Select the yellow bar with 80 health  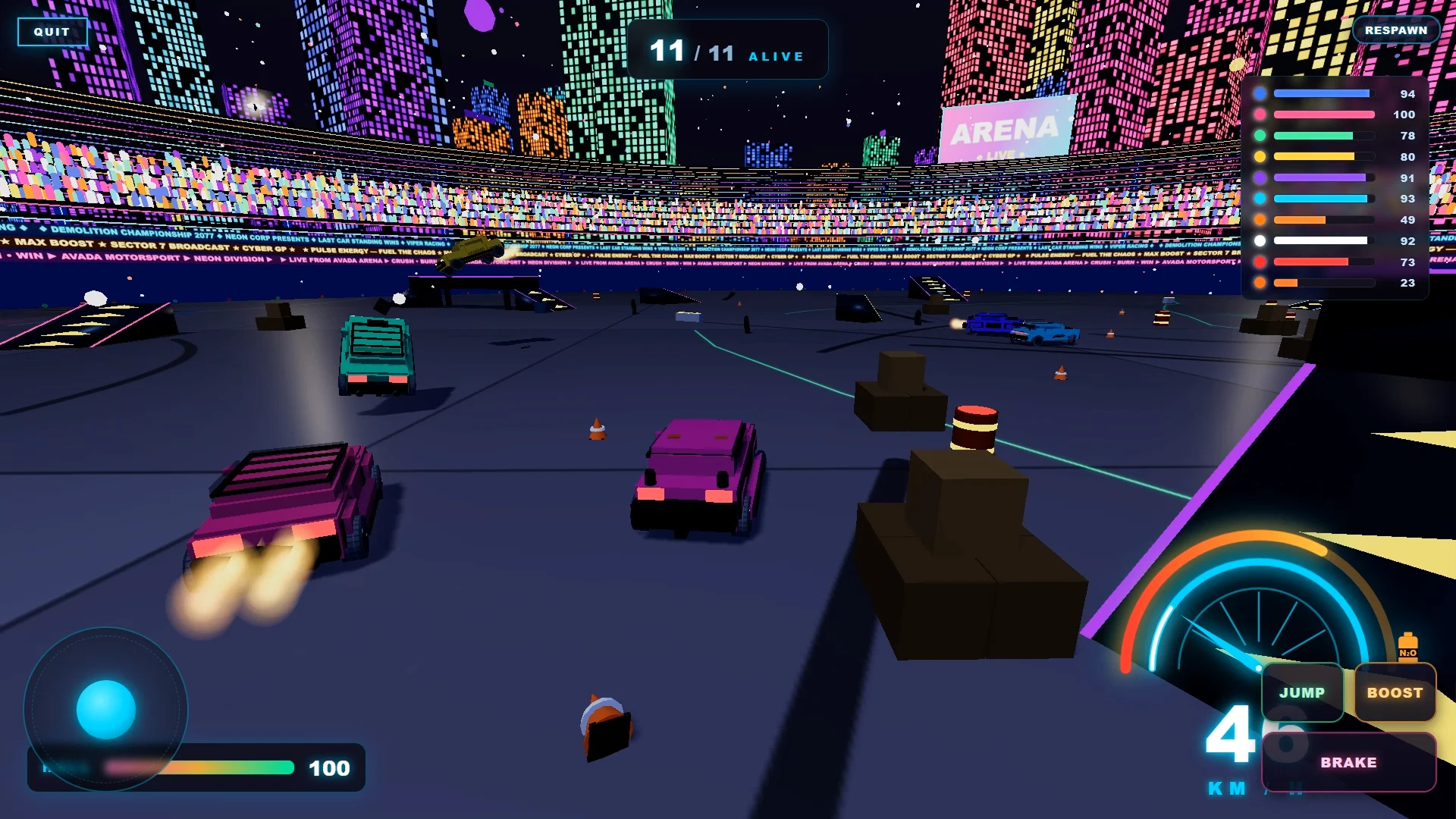pos(1325,156)
